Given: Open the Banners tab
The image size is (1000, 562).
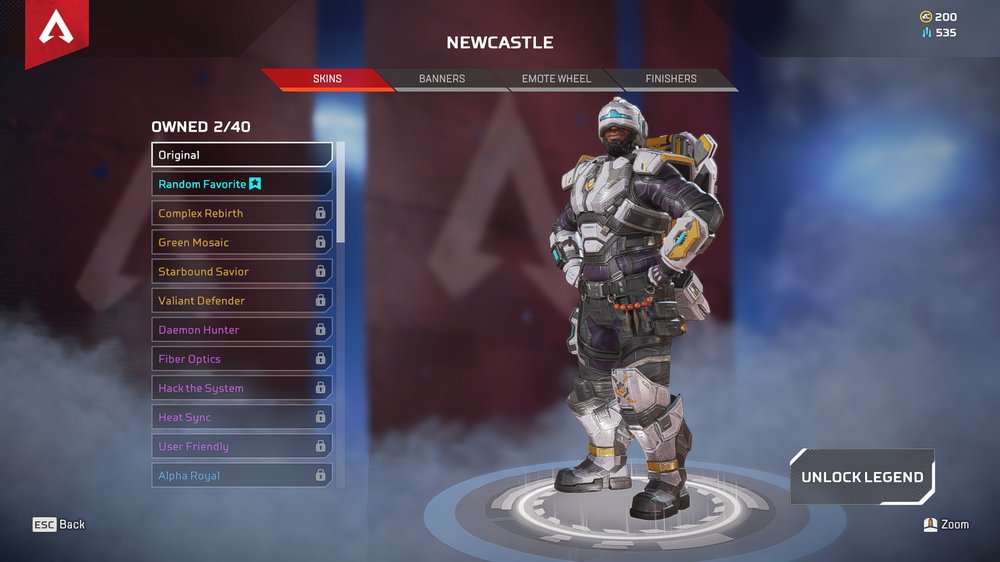Looking at the screenshot, I should 442,79.
